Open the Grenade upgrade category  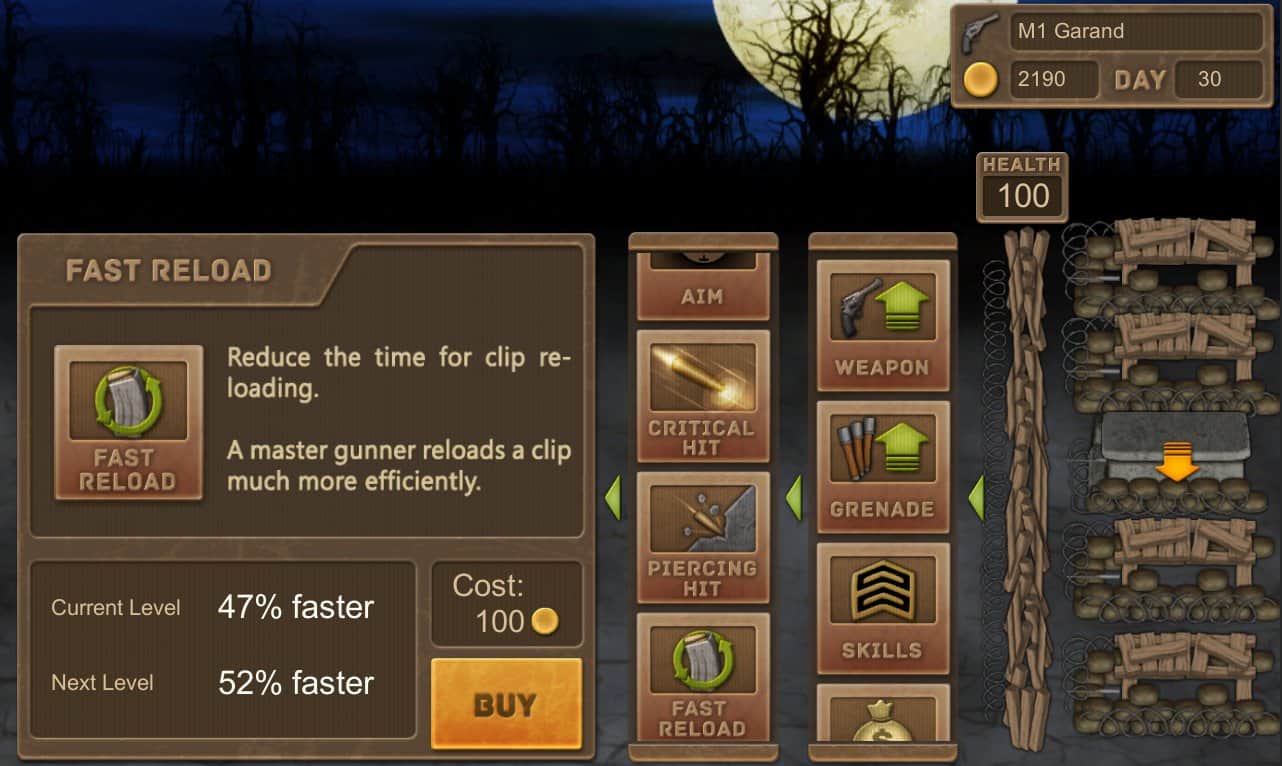[882, 466]
